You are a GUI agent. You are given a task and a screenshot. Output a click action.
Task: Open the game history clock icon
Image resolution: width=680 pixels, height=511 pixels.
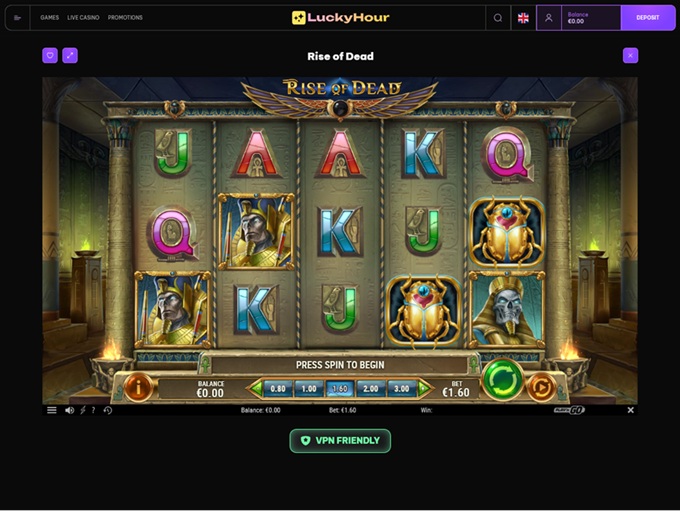(107, 410)
